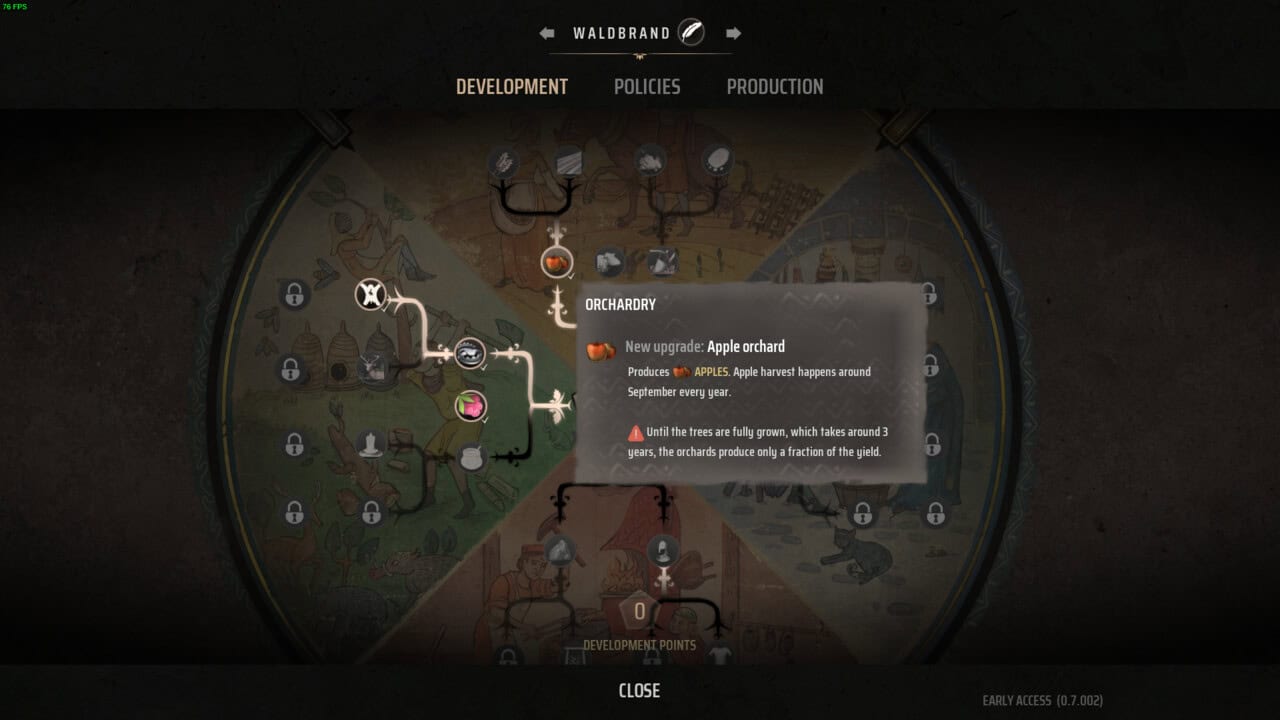Close the development screen
This screenshot has width=1280, height=720.
(639, 690)
